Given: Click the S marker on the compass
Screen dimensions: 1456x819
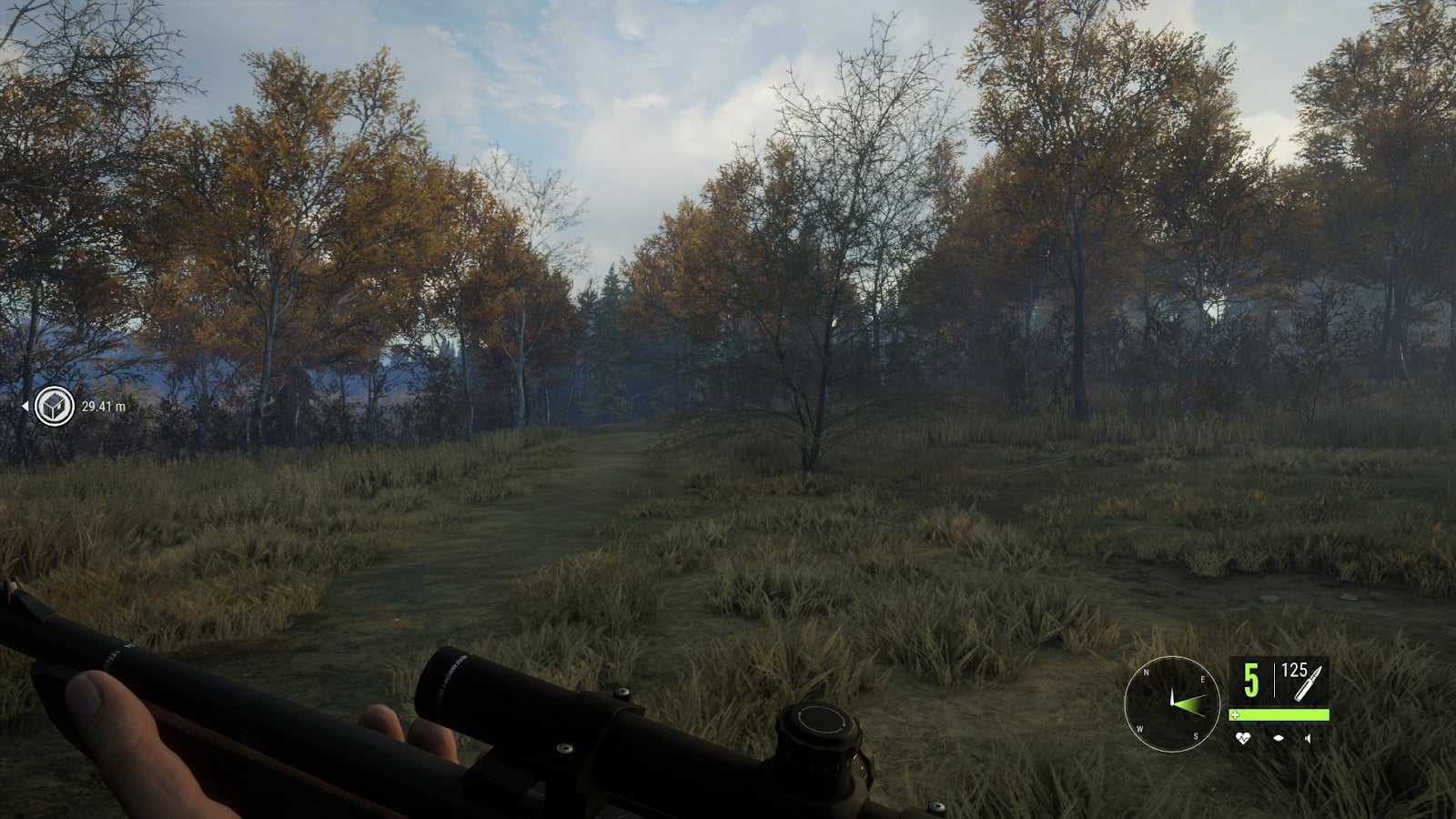Looking at the screenshot, I should [x=1196, y=736].
